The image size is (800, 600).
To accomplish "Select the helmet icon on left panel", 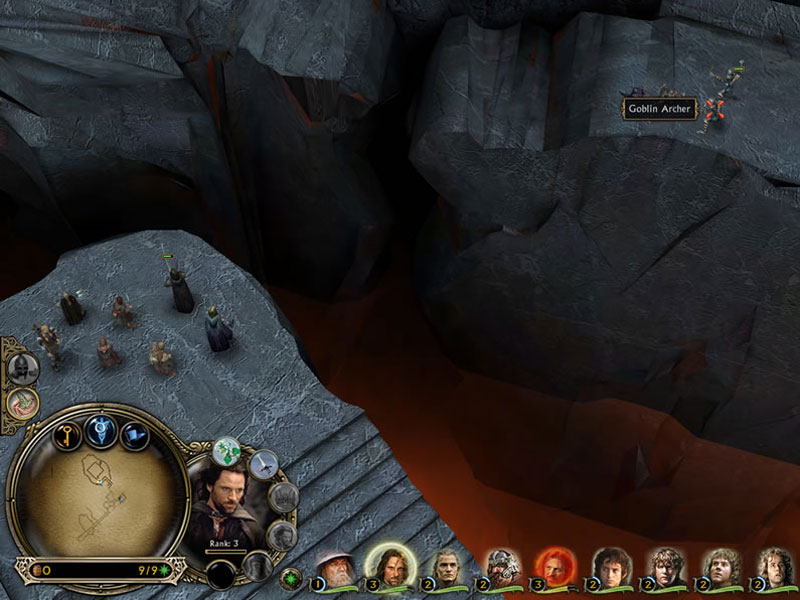I will pos(19,368).
